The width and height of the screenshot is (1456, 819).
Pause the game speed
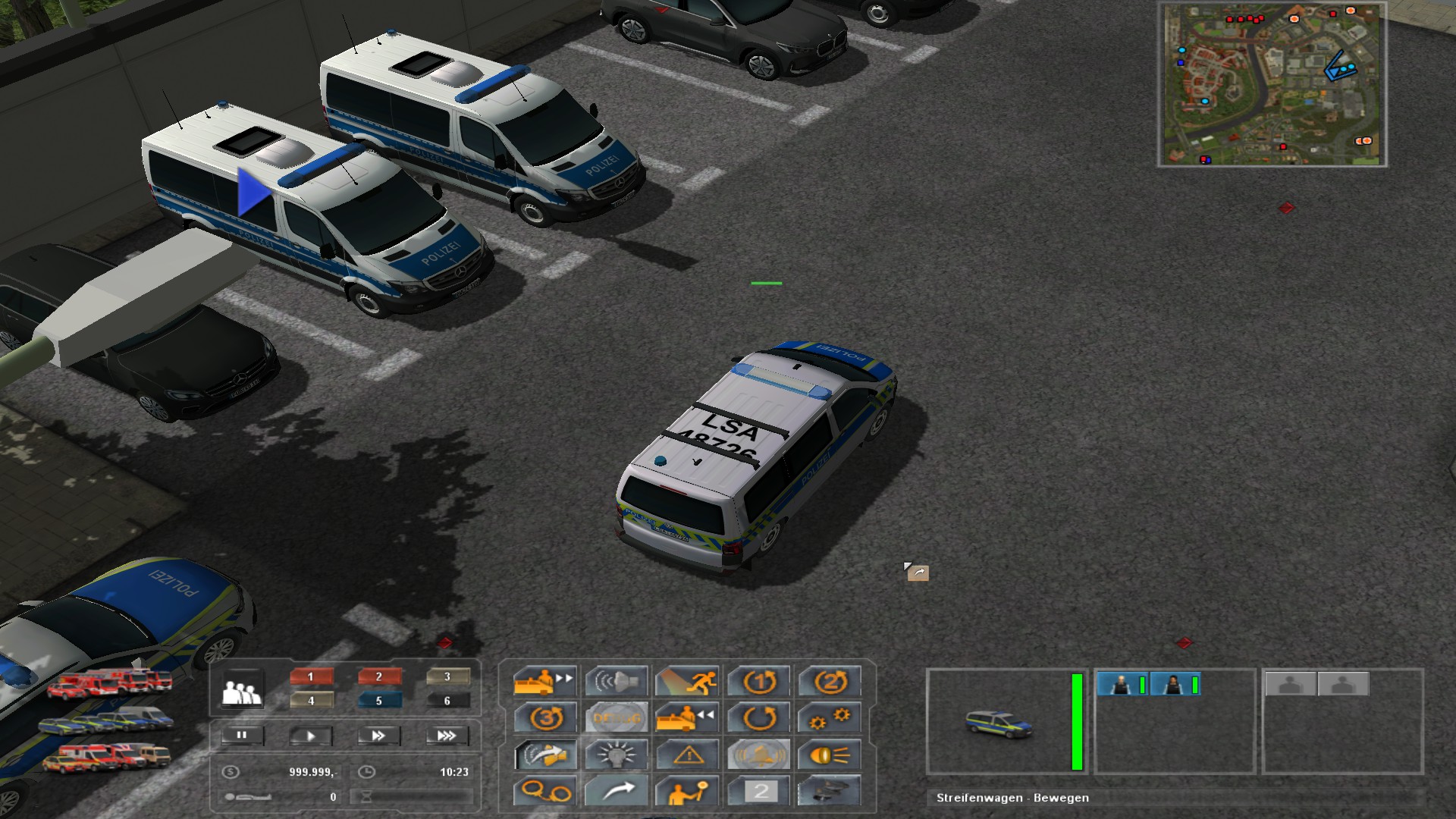(242, 736)
